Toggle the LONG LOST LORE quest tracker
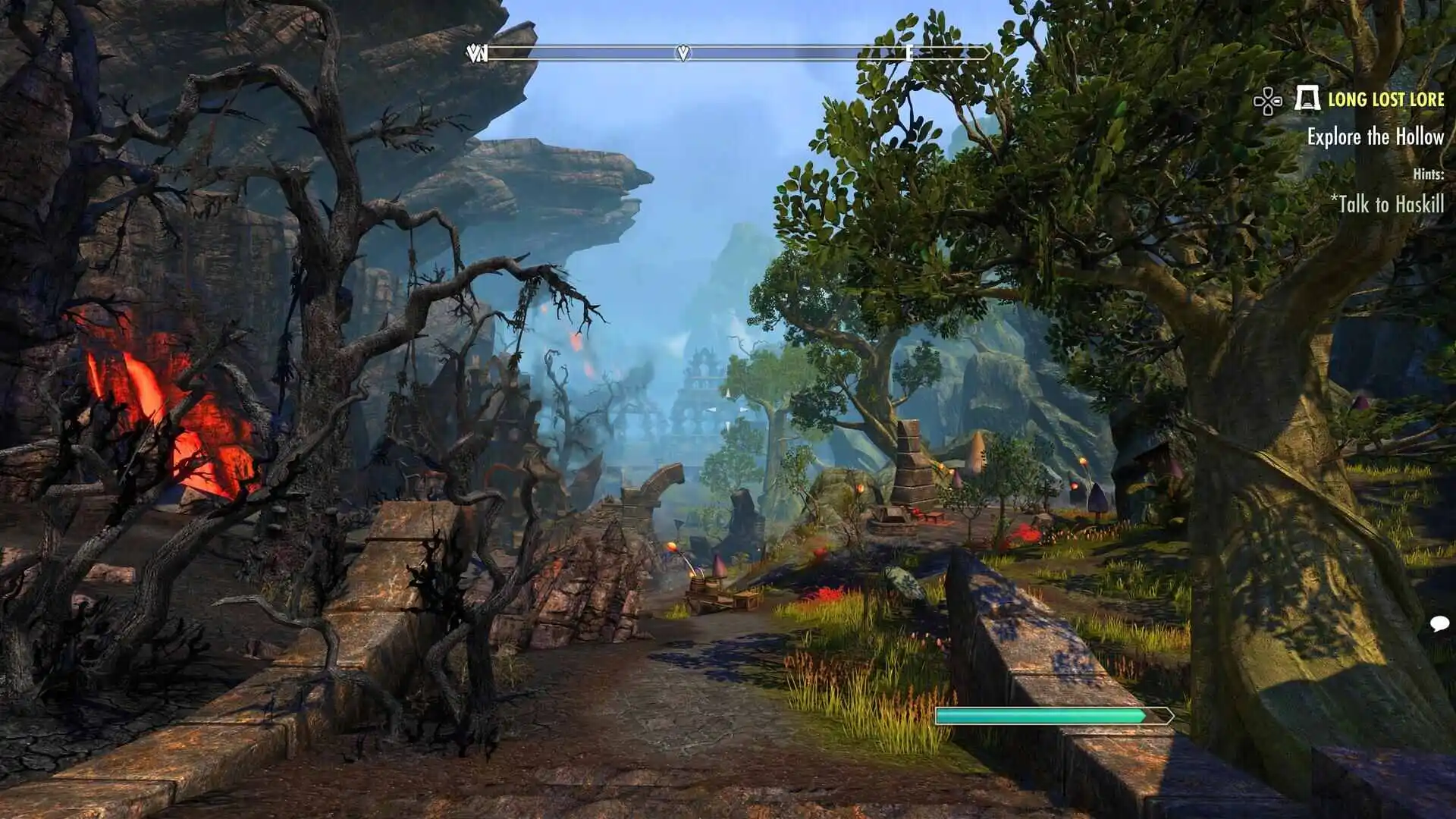Image resolution: width=1456 pixels, height=819 pixels. 1387,99
